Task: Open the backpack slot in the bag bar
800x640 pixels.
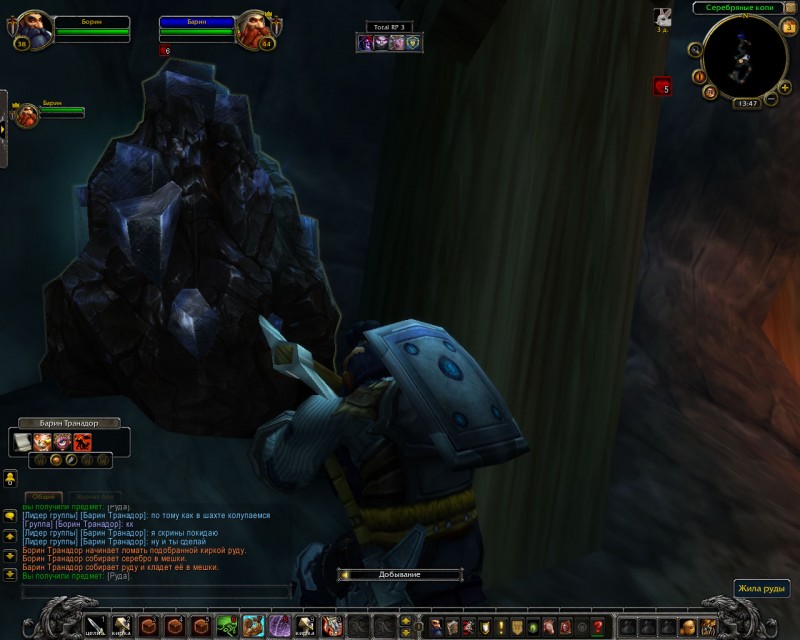Action: (709, 627)
